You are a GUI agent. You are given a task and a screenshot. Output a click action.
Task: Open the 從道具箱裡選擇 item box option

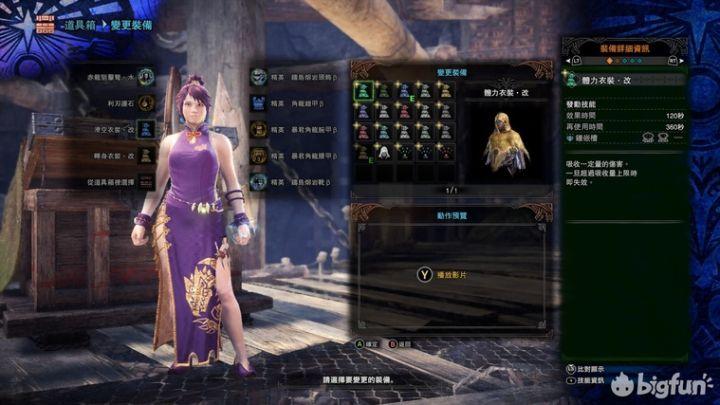pyautogui.click(x=146, y=182)
